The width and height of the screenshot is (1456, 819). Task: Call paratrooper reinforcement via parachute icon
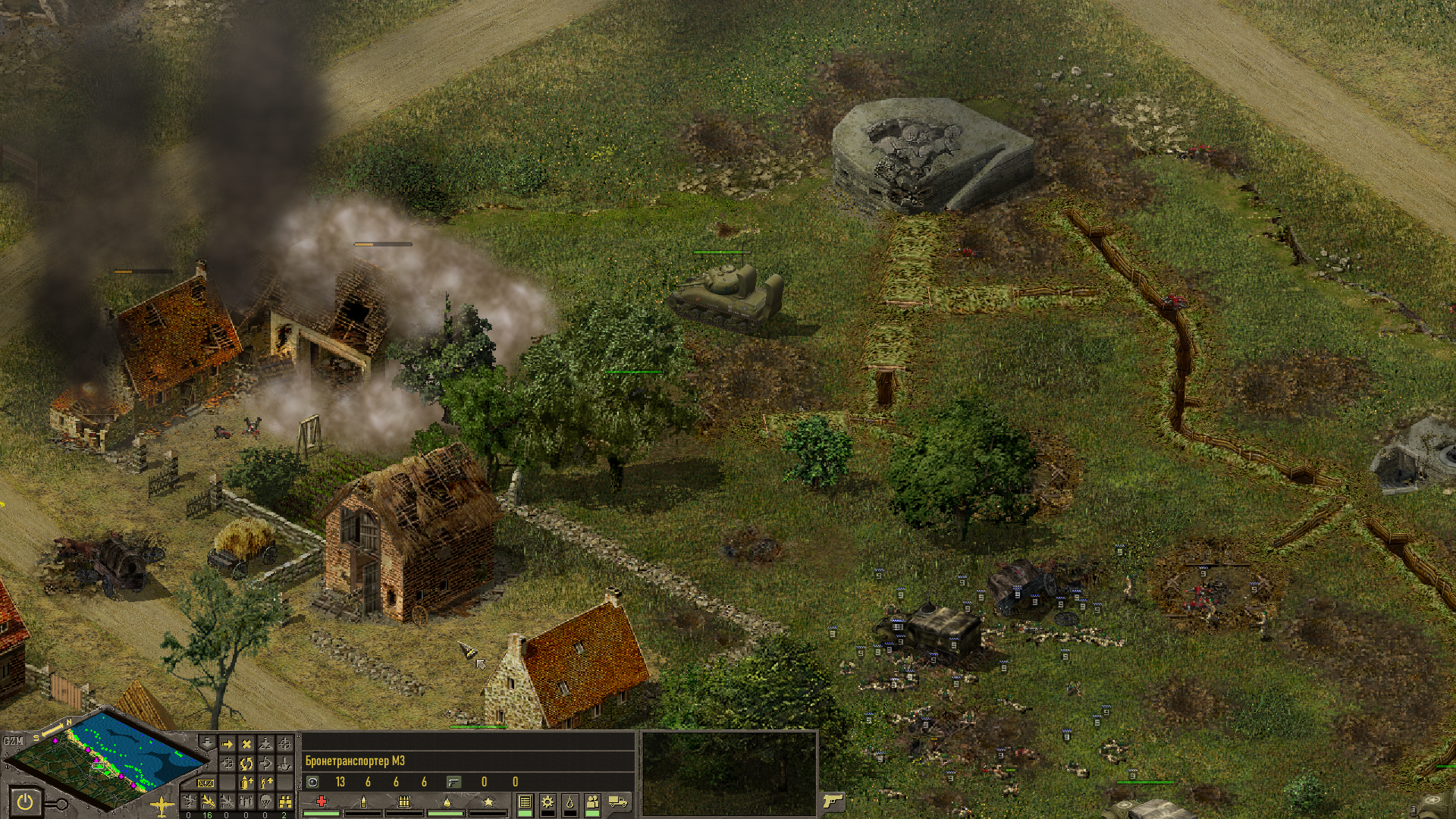pos(265,802)
